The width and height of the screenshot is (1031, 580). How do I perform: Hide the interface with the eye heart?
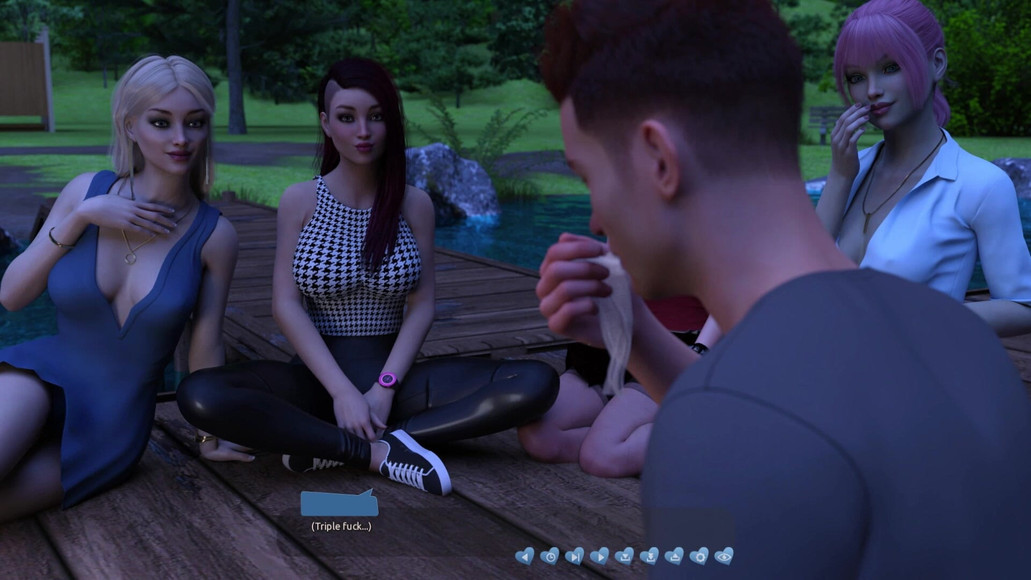pyautogui.click(x=724, y=556)
